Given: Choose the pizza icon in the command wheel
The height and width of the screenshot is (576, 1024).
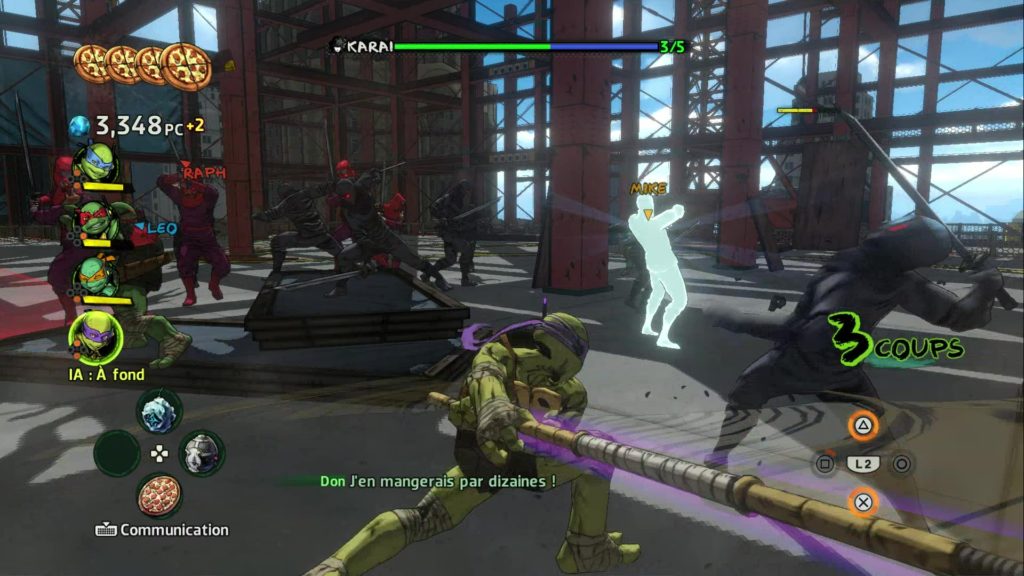Looking at the screenshot, I should pos(158,496).
